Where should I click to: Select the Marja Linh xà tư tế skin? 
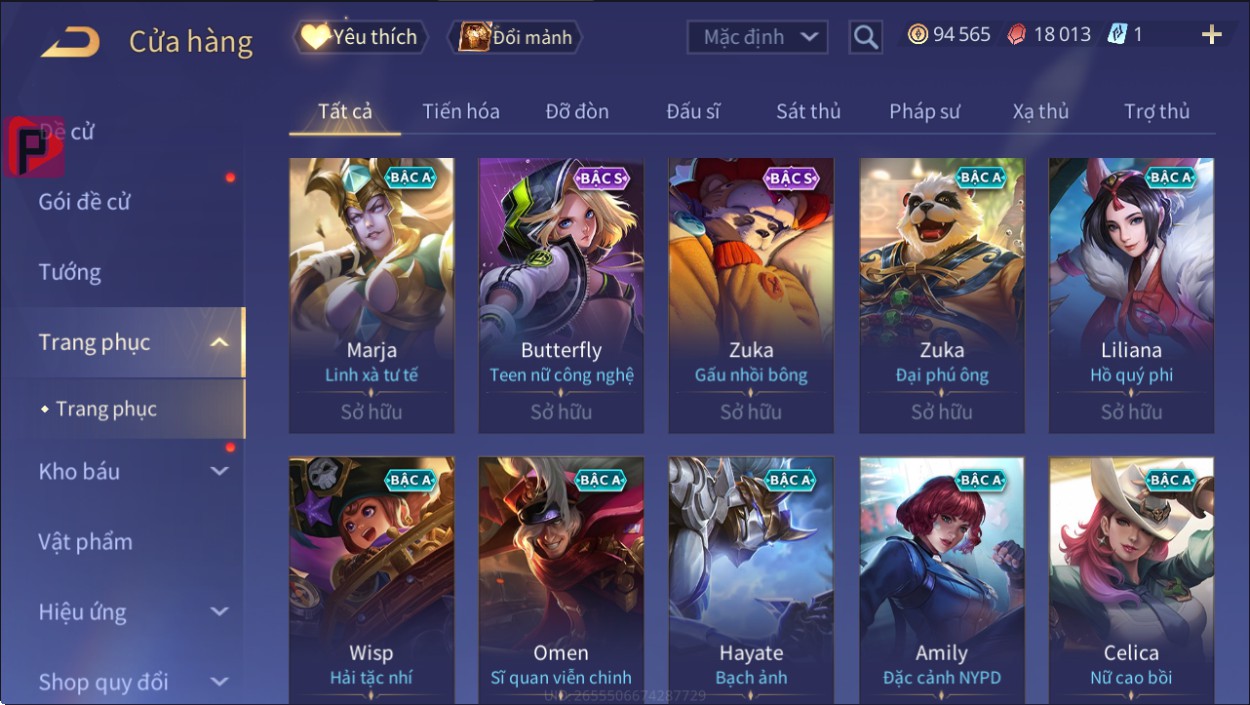pyautogui.click(x=371, y=290)
